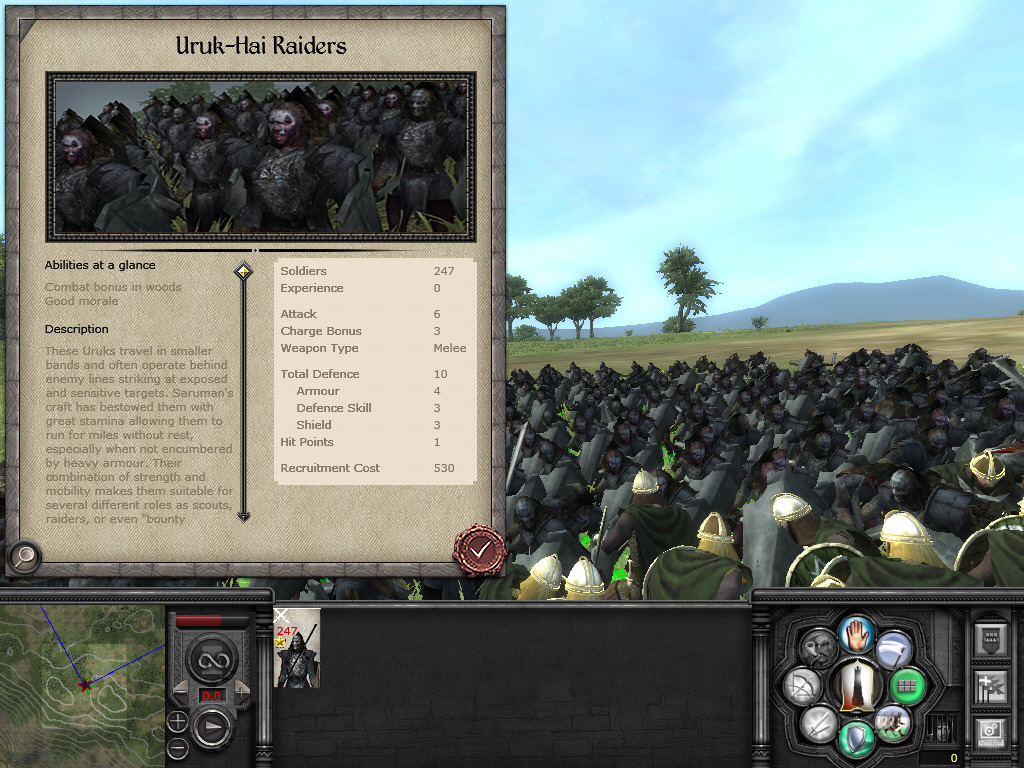
Task: Toggle the running soldier run mode
Action: click(x=891, y=722)
